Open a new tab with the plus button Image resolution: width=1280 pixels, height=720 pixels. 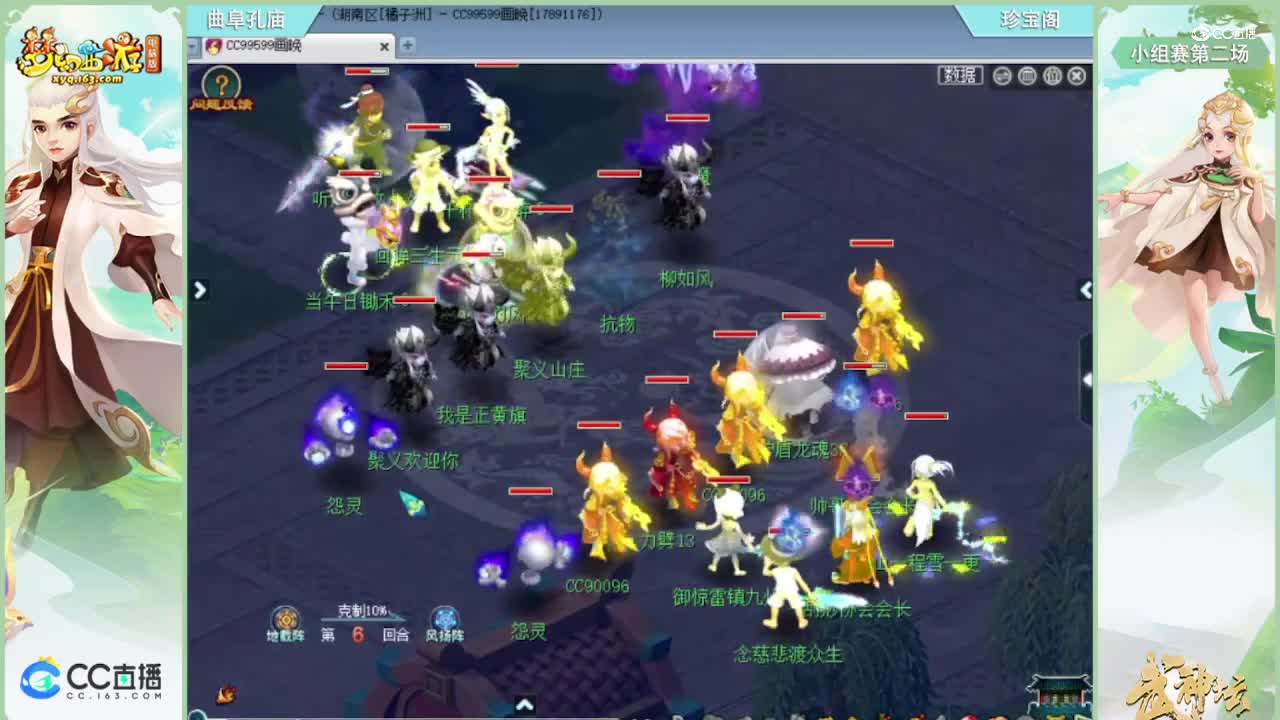(x=407, y=46)
